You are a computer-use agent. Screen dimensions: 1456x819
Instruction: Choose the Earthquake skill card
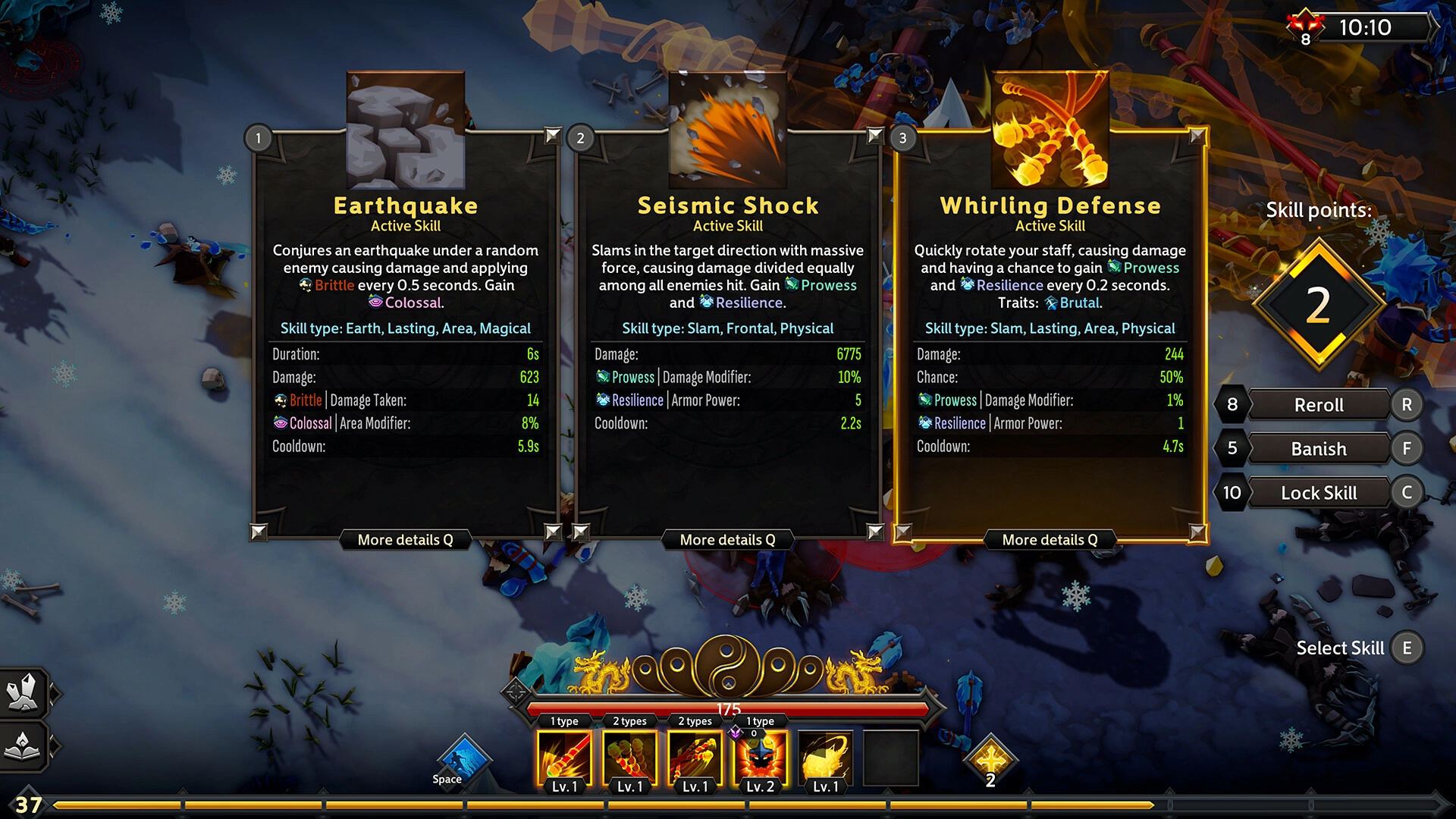[x=406, y=334]
